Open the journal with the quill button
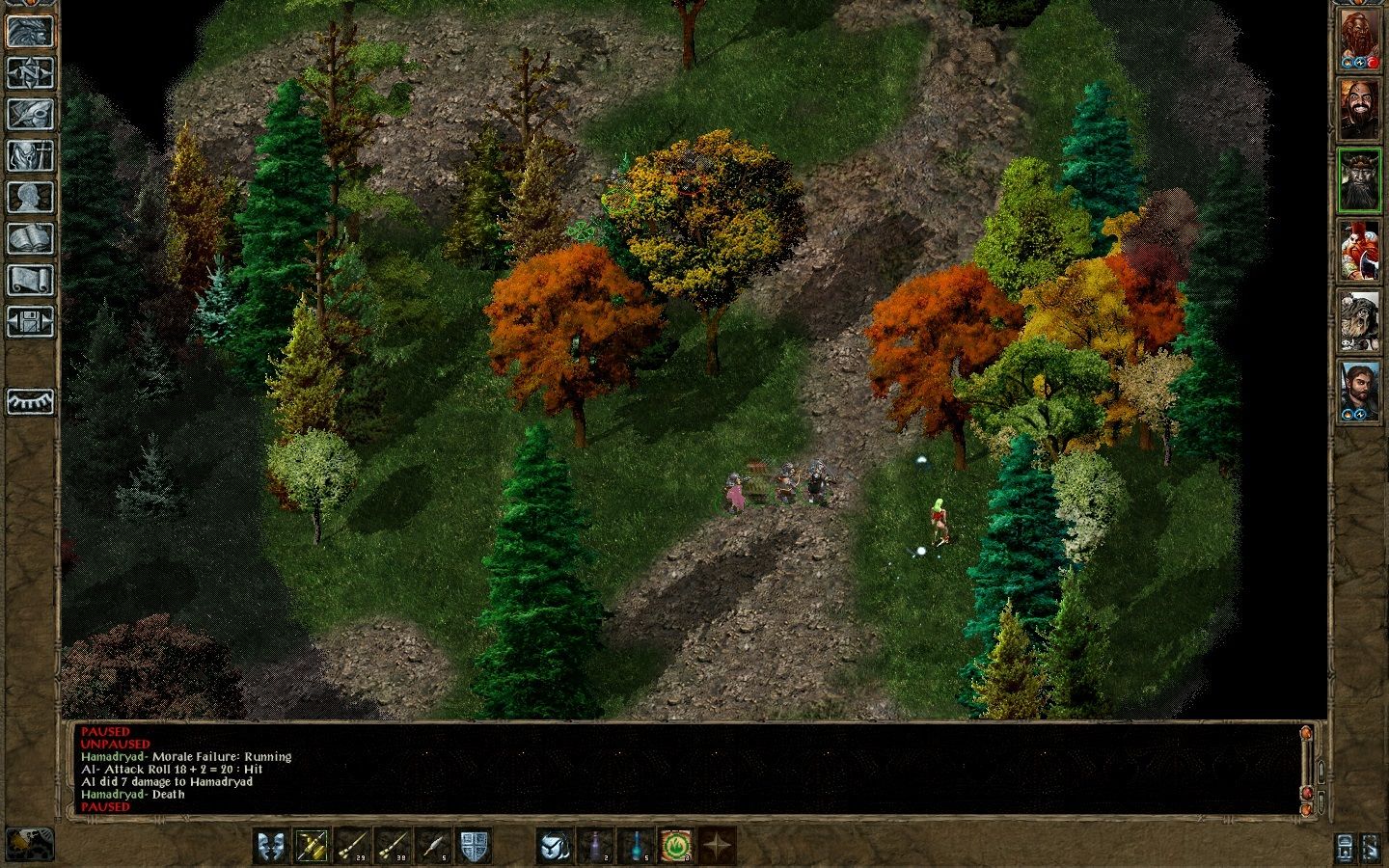1389x868 pixels. [x=30, y=114]
